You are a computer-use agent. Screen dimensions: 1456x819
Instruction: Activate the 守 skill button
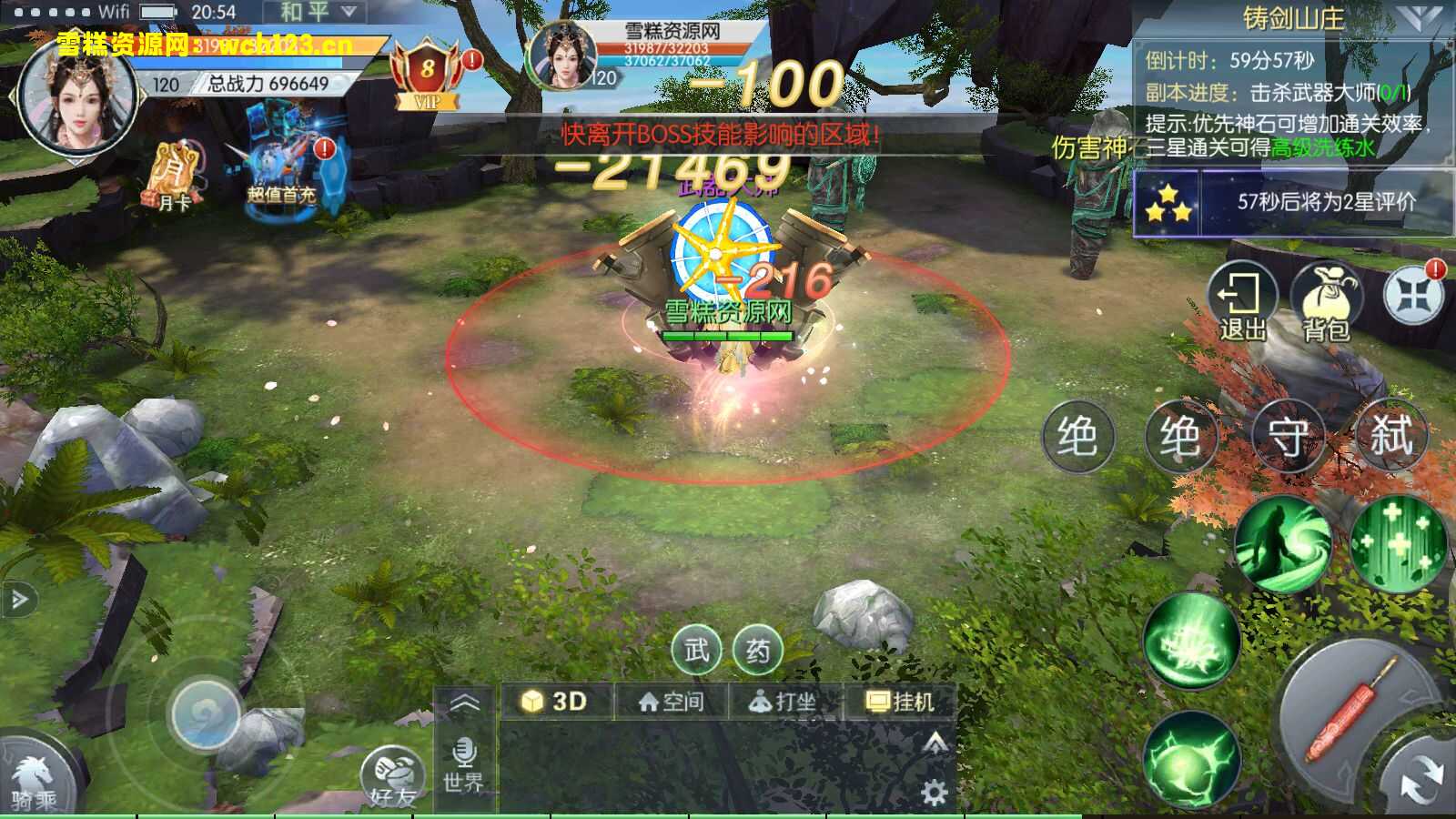click(x=1287, y=438)
